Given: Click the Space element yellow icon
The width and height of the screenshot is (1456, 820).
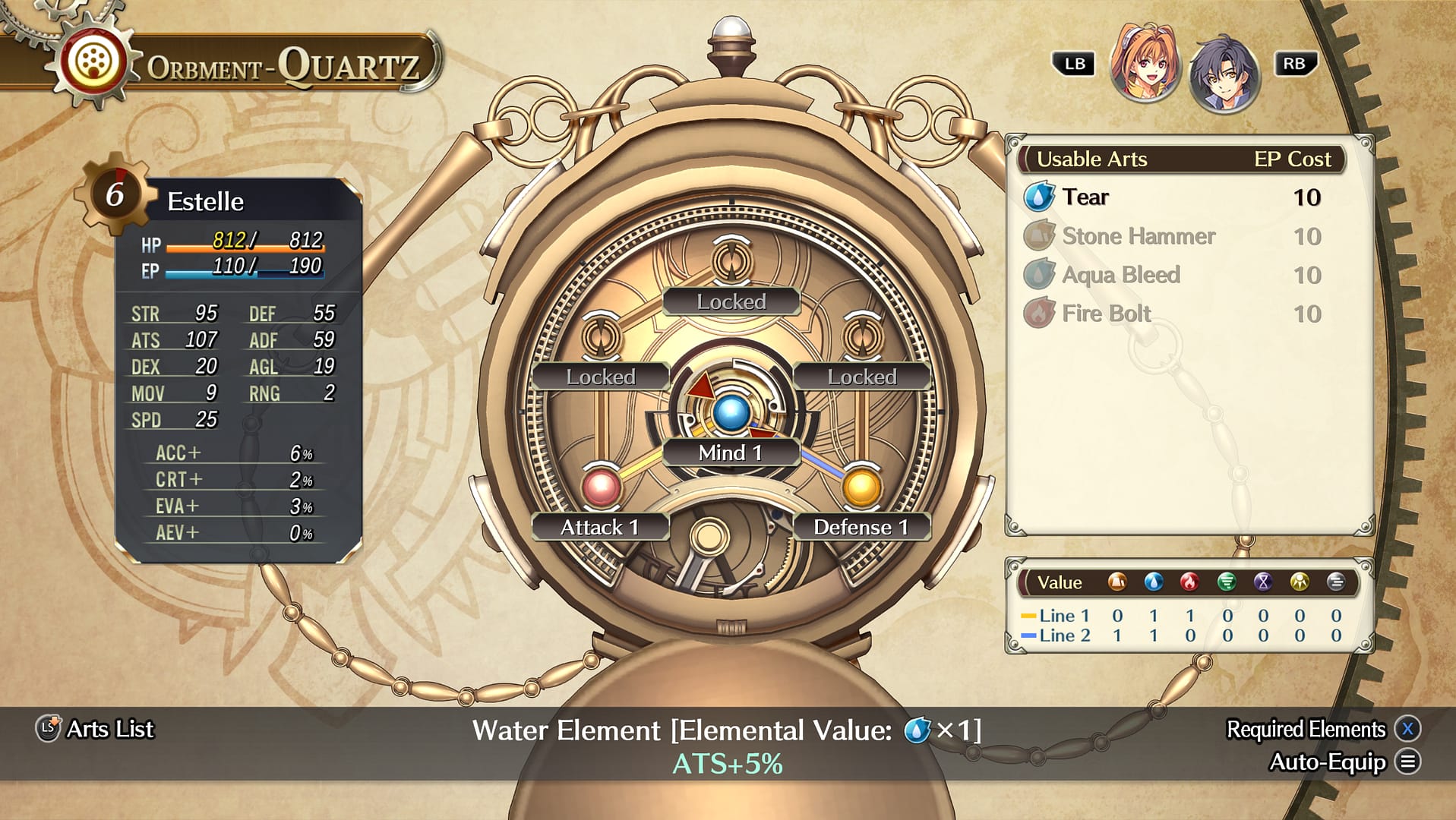Looking at the screenshot, I should click(x=1300, y=582).
